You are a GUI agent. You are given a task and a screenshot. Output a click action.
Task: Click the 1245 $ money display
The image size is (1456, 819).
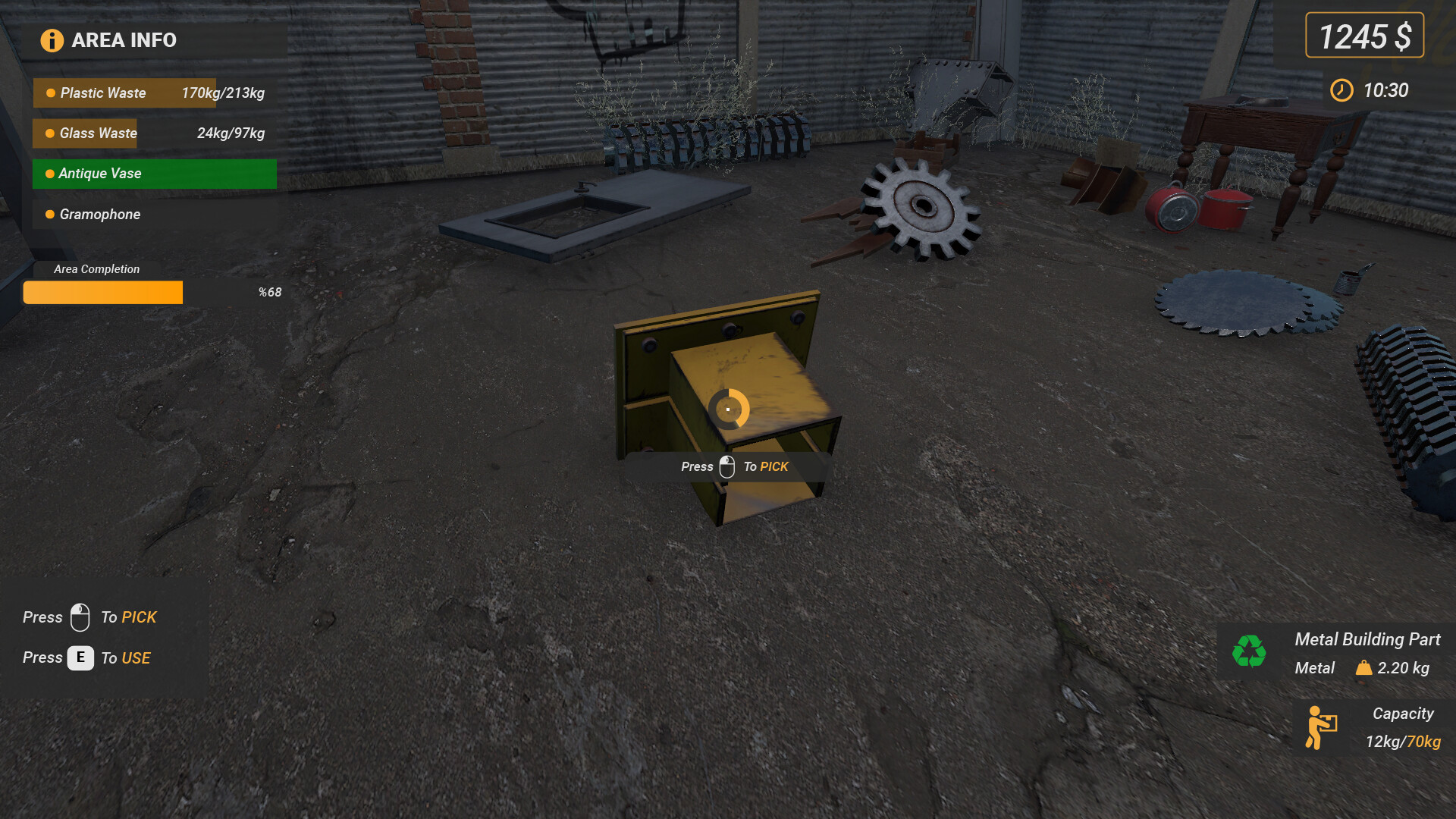pyautogui.click(x=1363, y=34)
